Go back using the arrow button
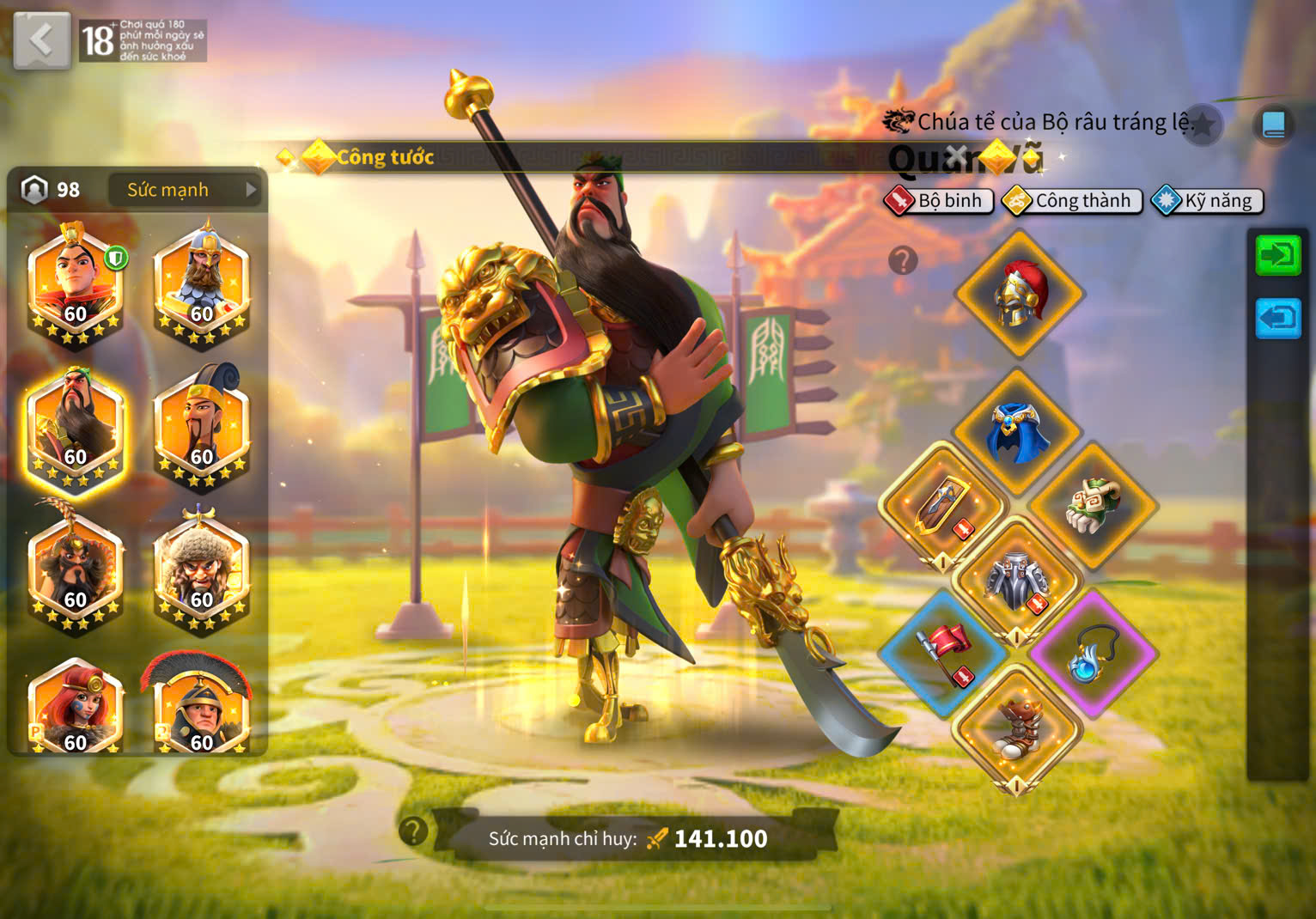The image size is (1316, 919). tap(41, 40)
